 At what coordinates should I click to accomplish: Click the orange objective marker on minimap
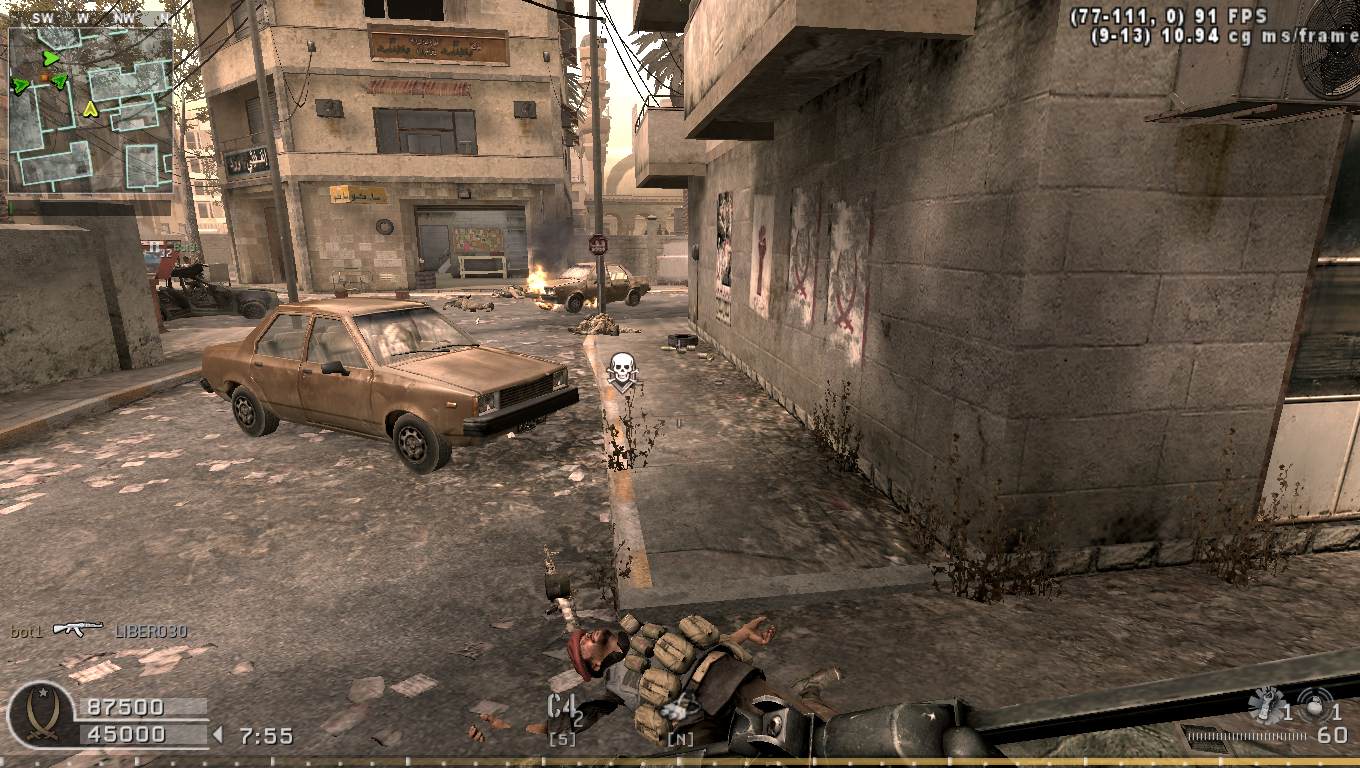point(45,77)
